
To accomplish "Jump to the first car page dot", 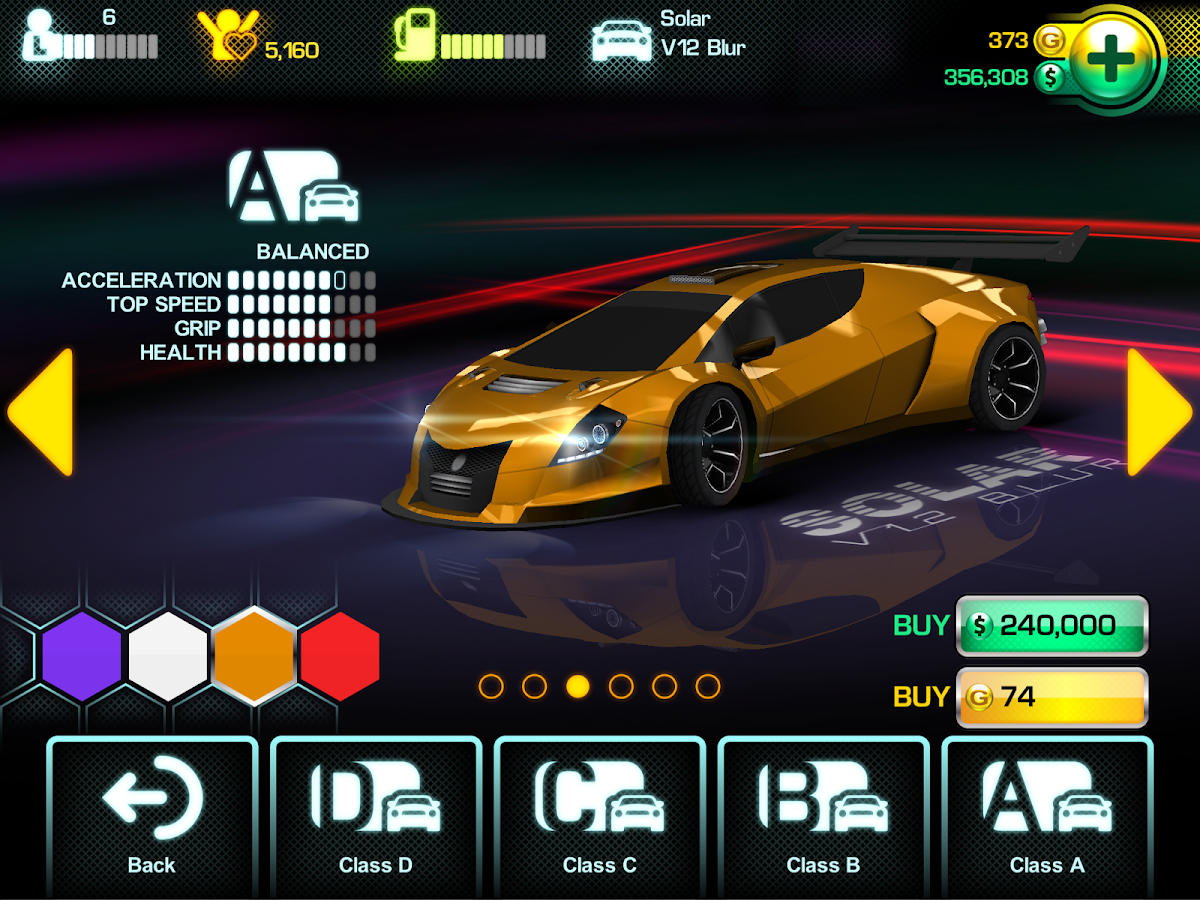I will (491, 686).
